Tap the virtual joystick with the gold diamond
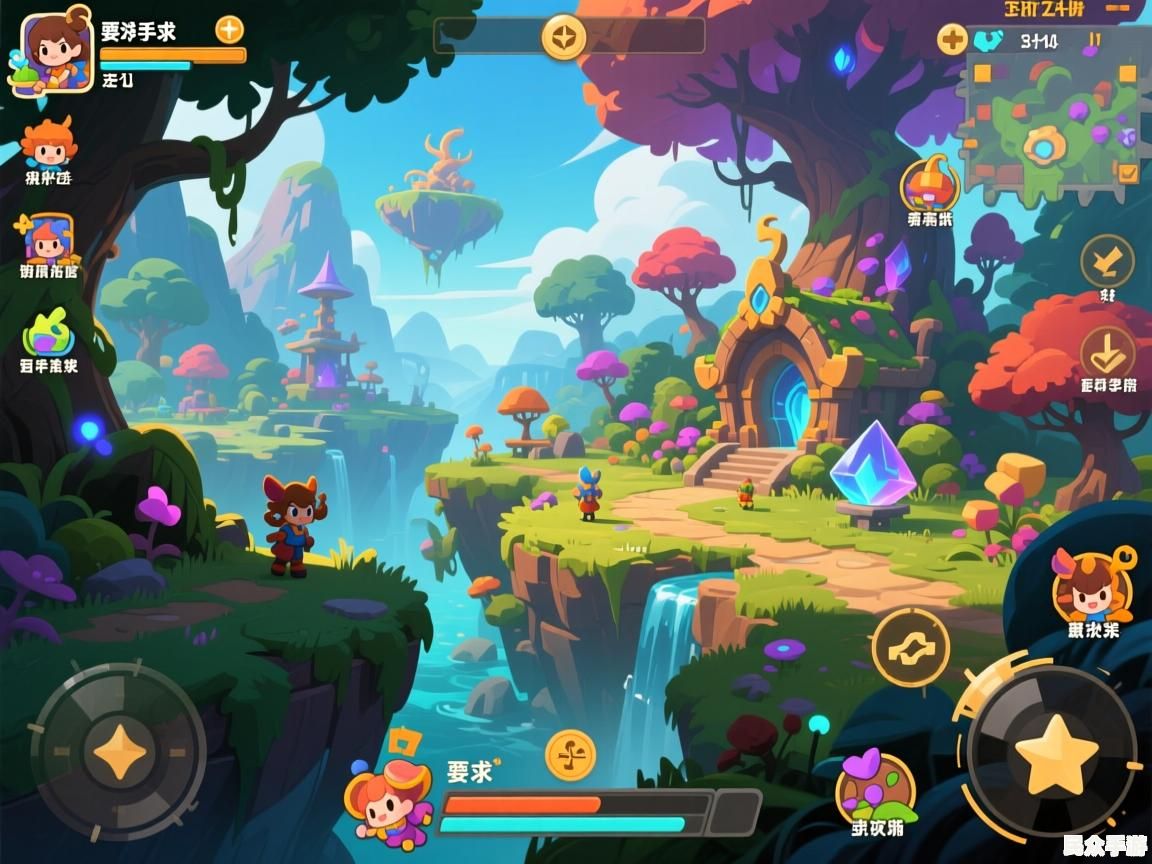 pyautogui.click(x=119, y=752)
